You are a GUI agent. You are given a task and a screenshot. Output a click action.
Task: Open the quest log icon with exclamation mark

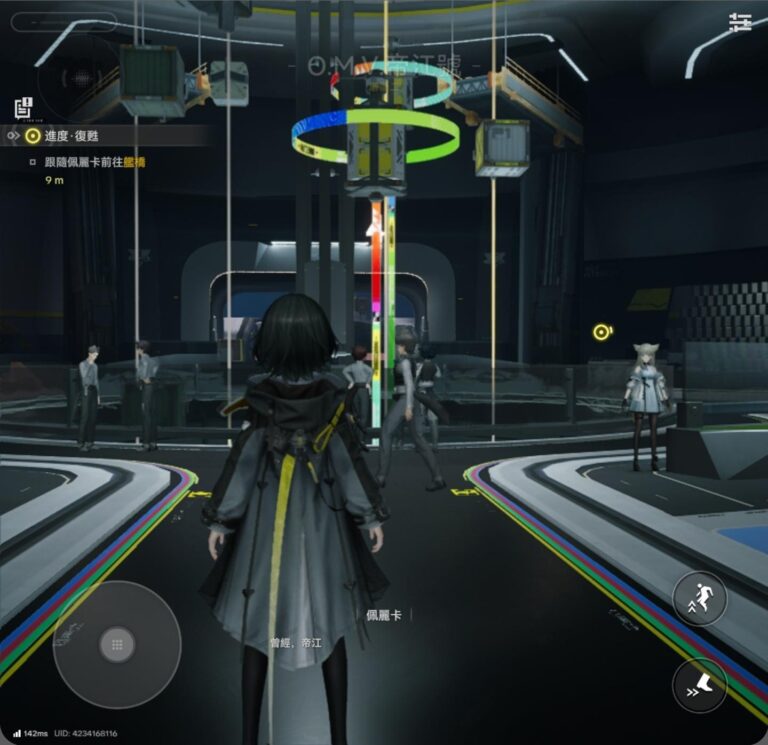point(24,106)
